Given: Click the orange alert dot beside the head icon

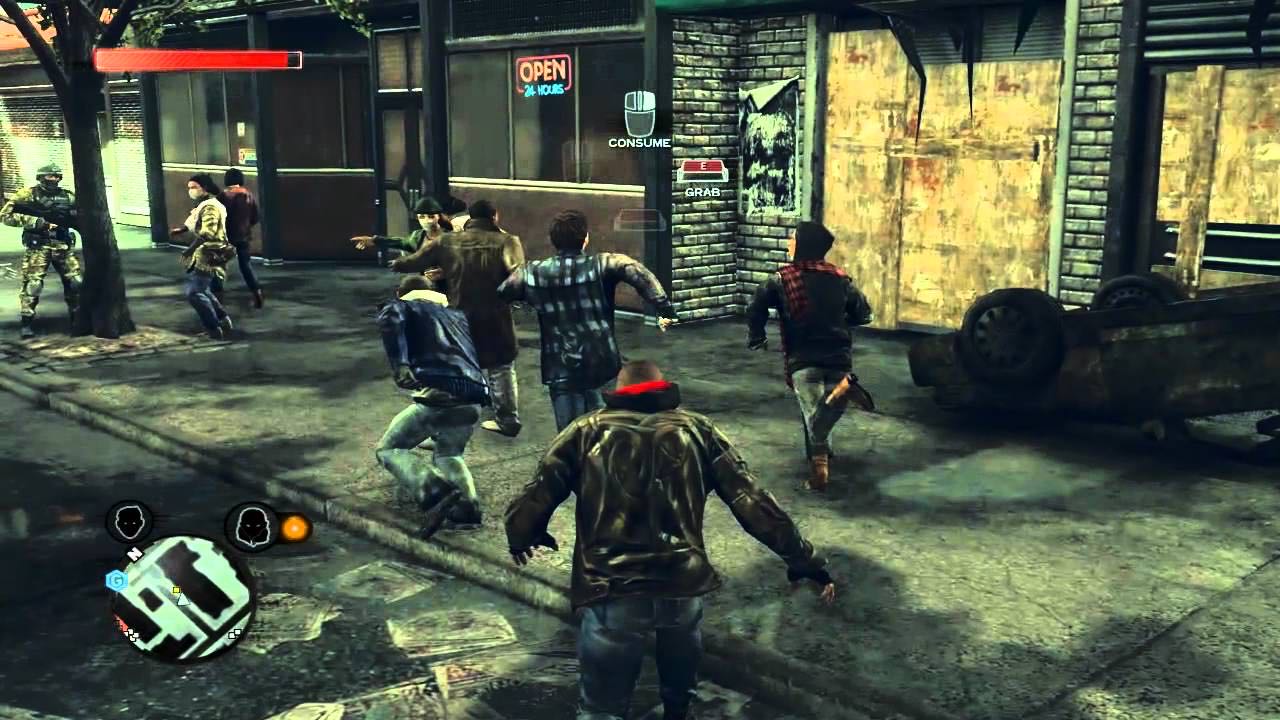Looking at the screenshot, I should pos(295,528).
